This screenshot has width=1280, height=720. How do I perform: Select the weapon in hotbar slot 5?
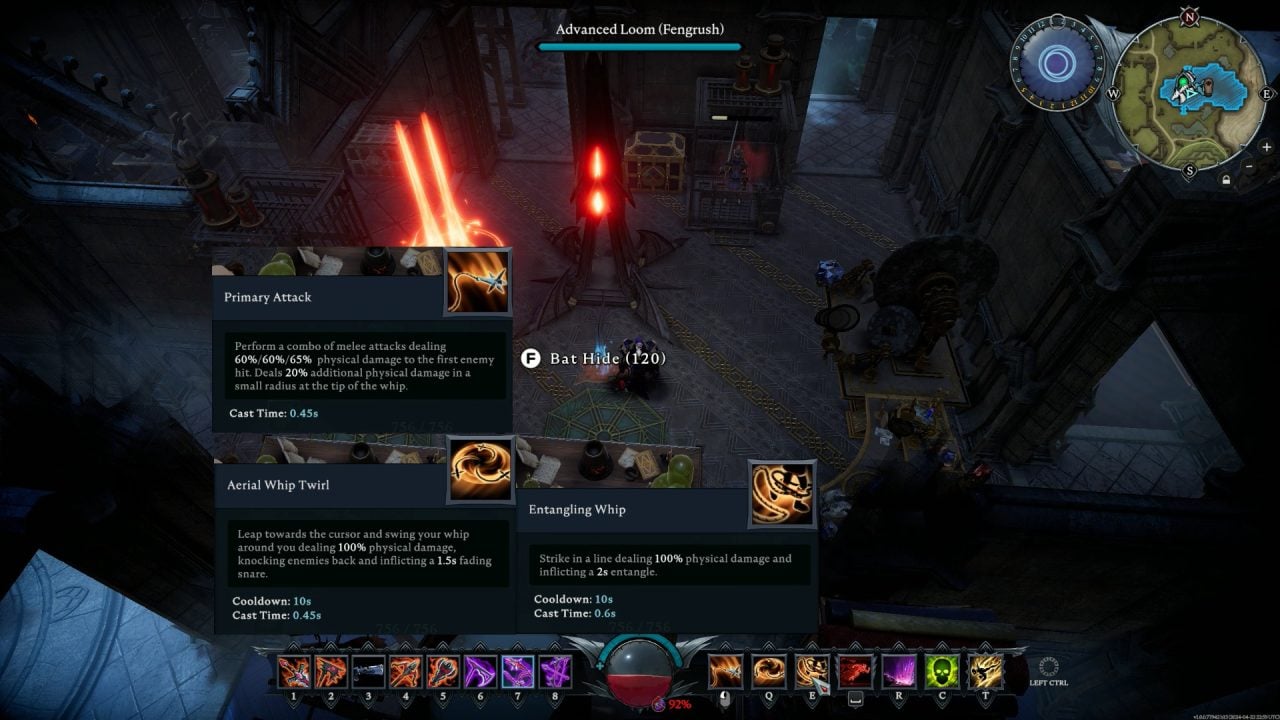[x=443, y=671]
